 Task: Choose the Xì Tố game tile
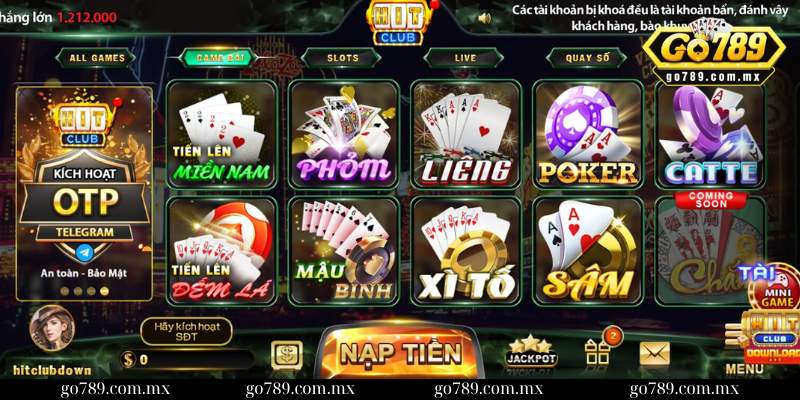(466, 250)
